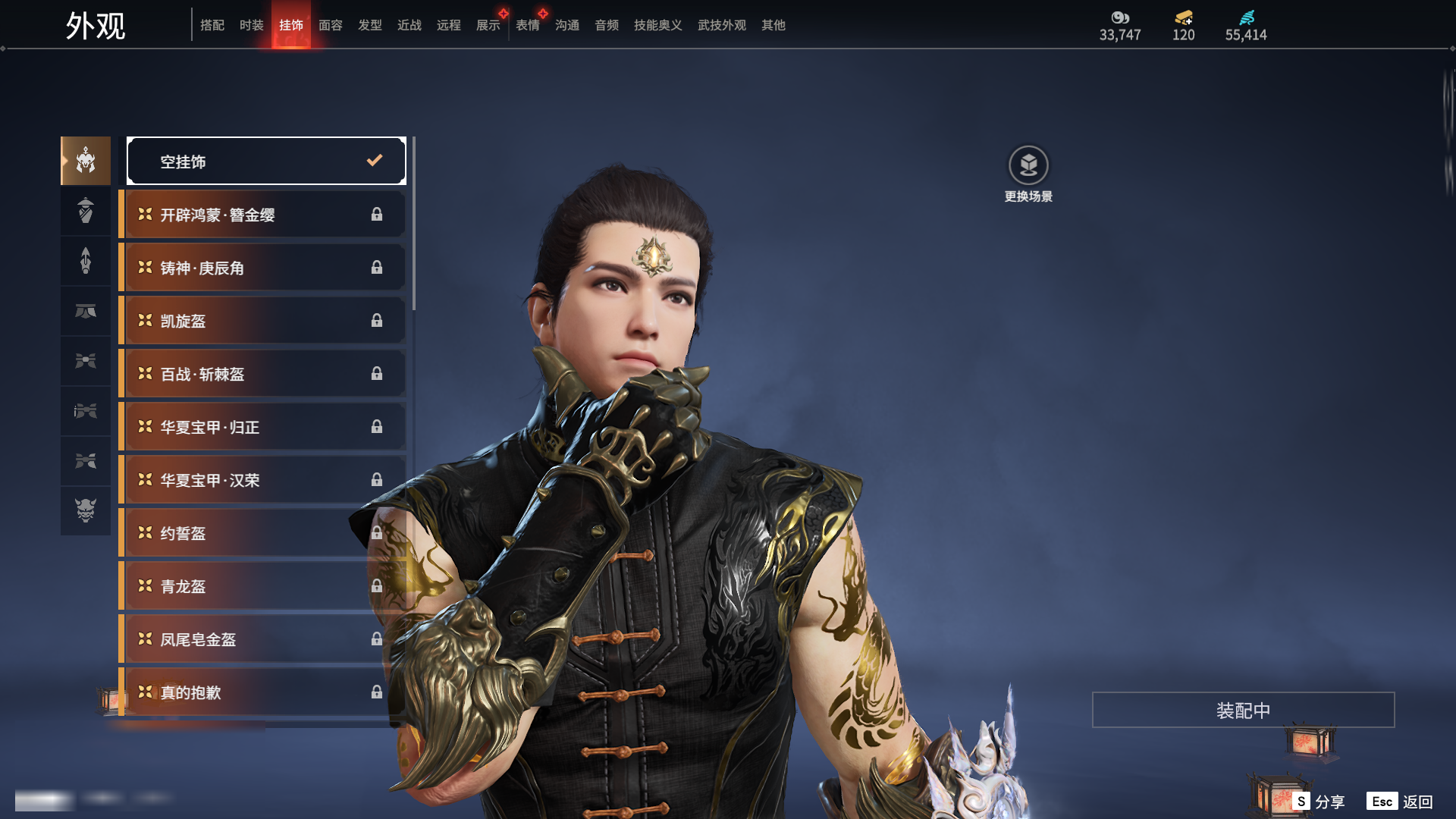
Task: Show the 表情 tab
Action: pyautogui.click(x=527, y=25)
